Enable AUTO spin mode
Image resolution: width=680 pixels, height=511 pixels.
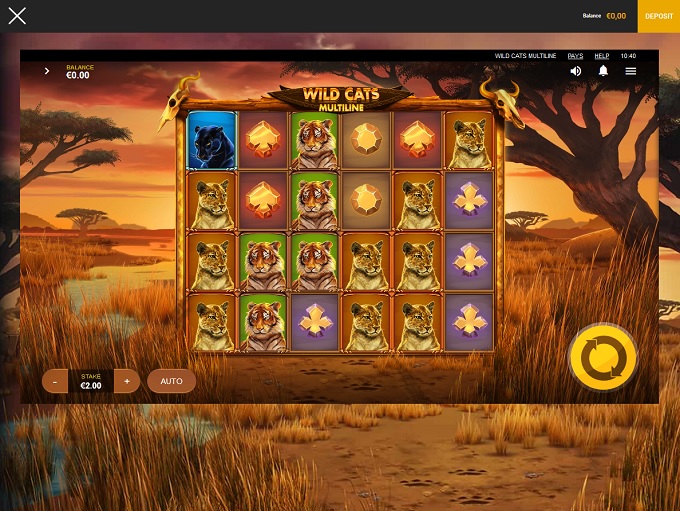pos(171,381)
